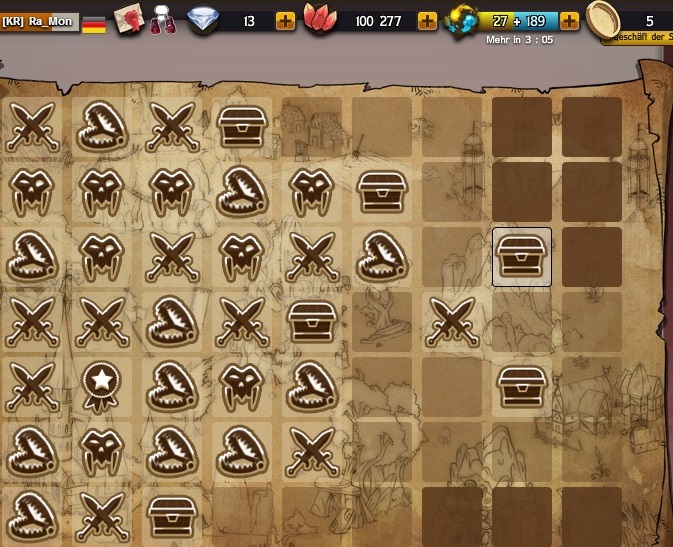Select the star medal tile

coord(101,386)
